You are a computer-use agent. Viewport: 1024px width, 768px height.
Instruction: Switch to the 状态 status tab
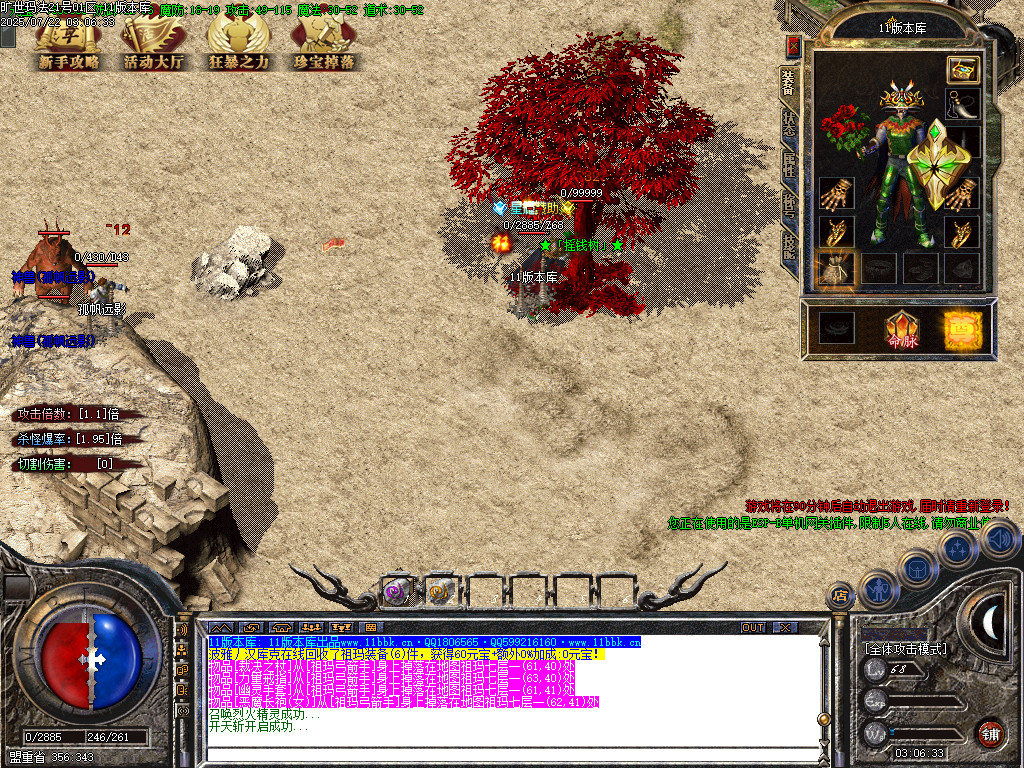tap(789, 122)
